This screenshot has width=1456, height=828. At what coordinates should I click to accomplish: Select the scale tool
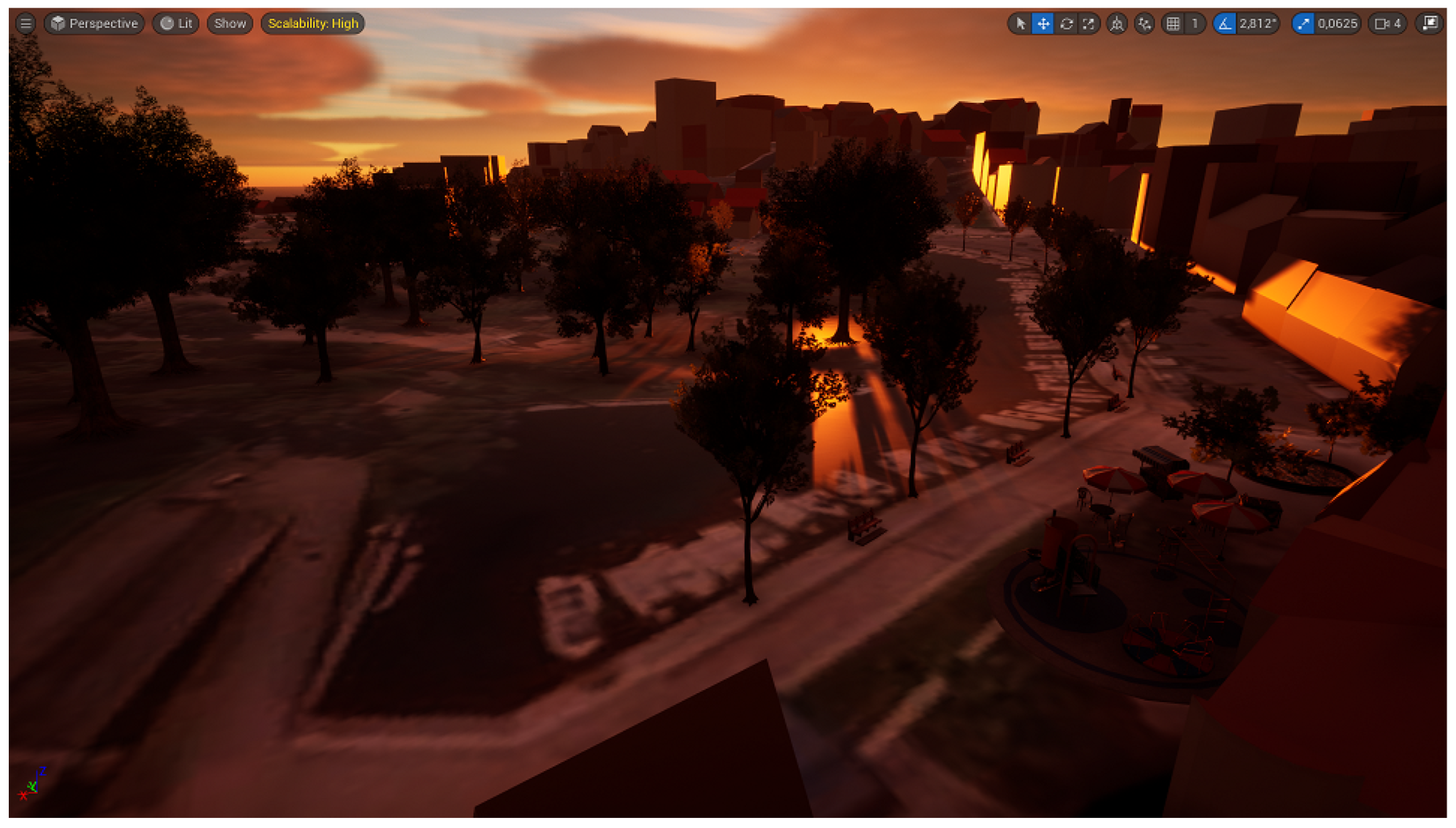coord(1088,24)
